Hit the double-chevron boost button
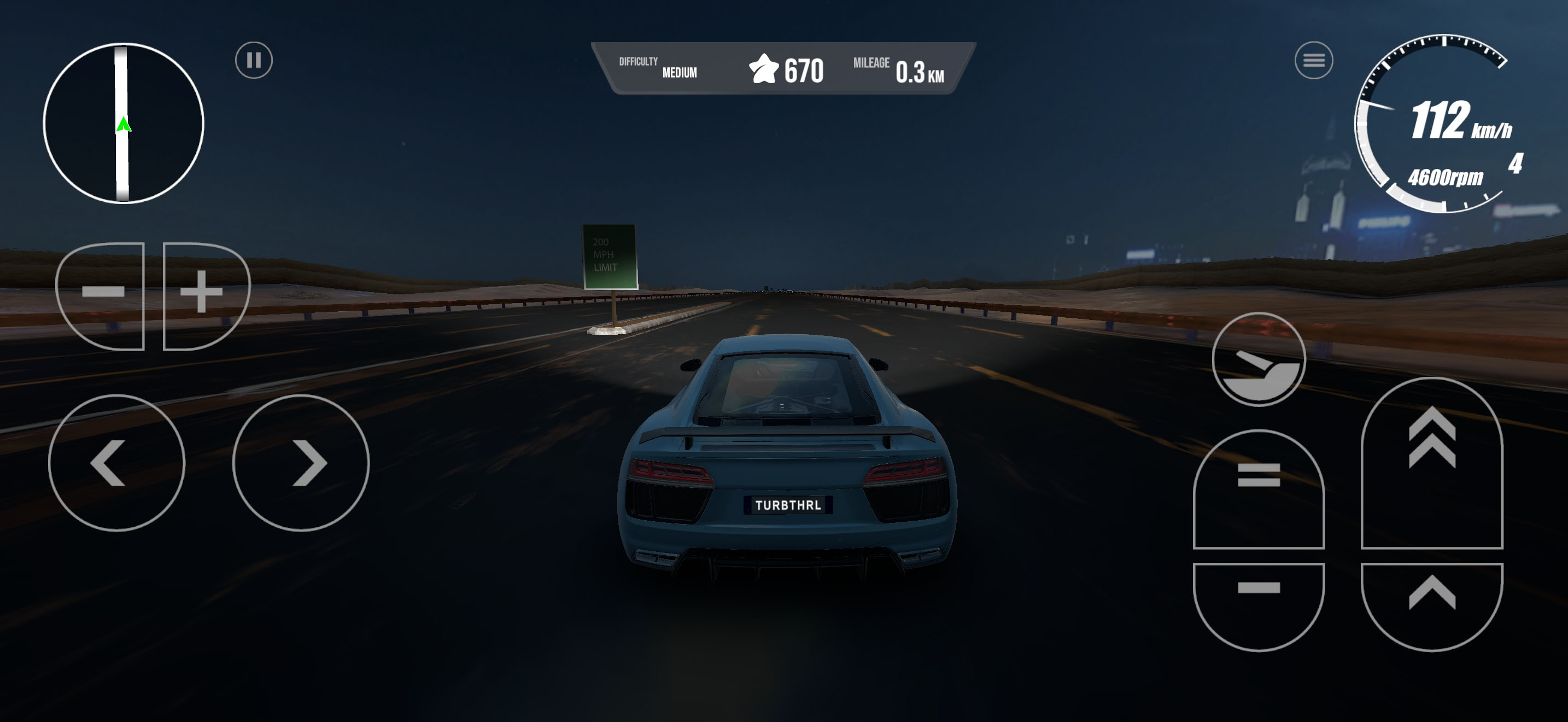This screenshot has width=1568, height=722. [1432, 463]
